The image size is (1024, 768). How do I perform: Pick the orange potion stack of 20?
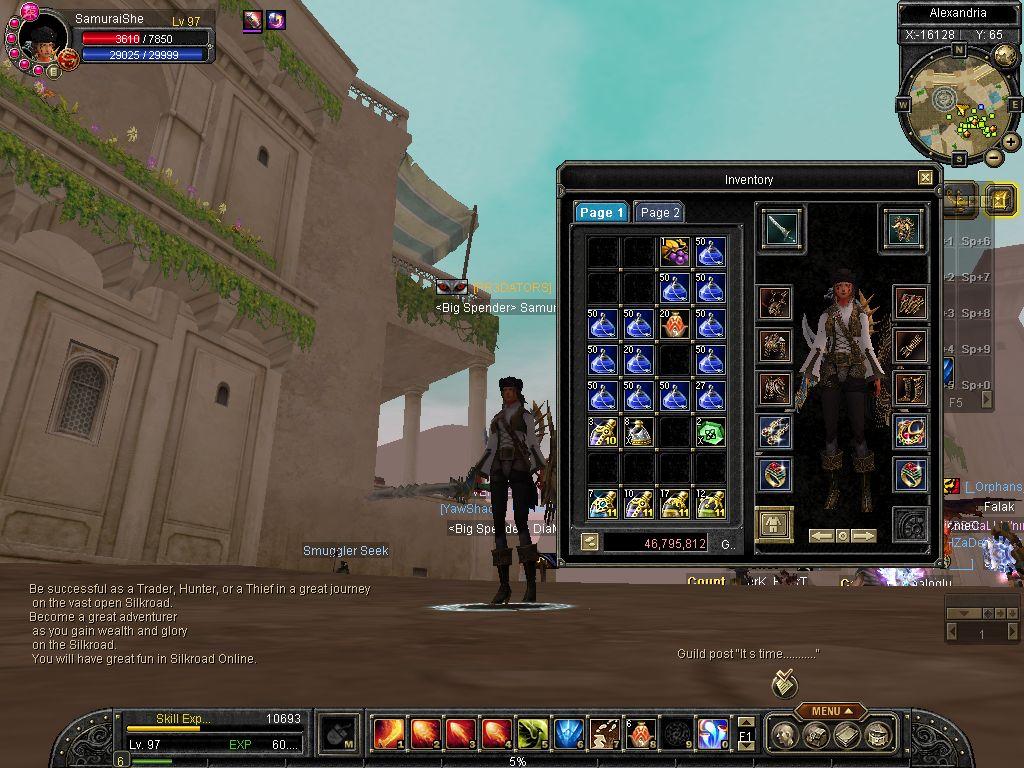[674, 323]
